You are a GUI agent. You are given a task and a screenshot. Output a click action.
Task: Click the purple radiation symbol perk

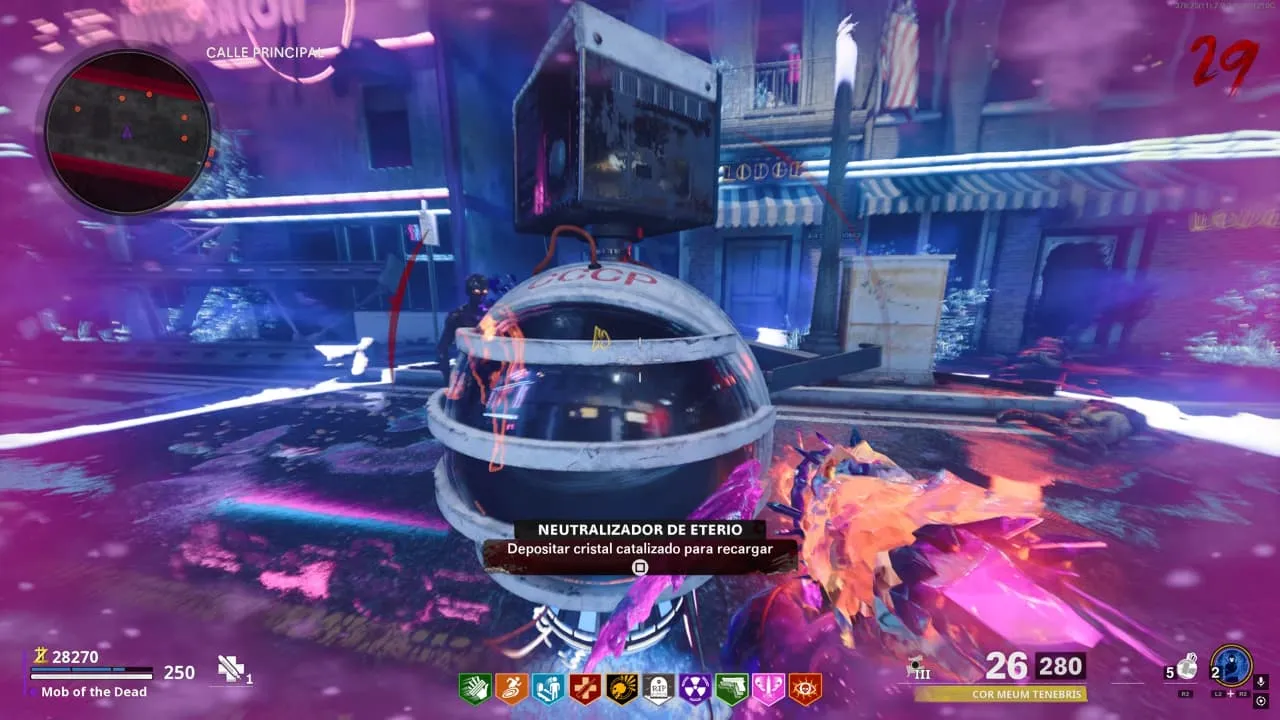695,688
